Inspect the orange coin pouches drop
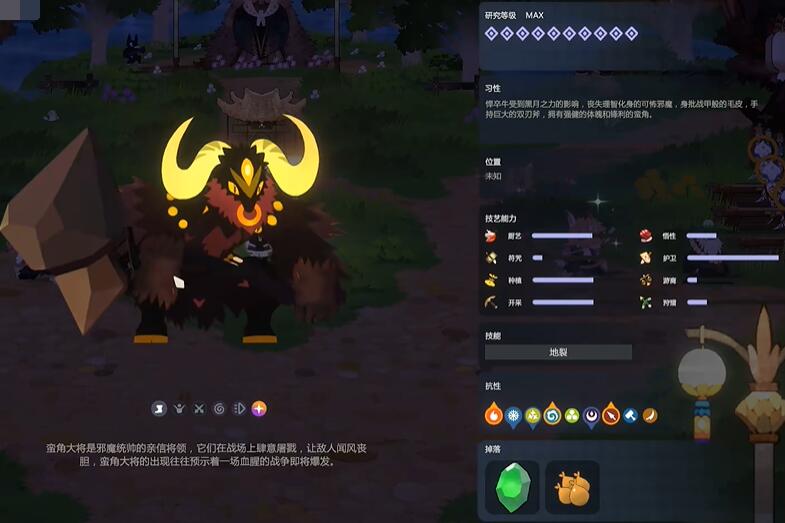This screenshot has height=523, width=785. [572, 487]
